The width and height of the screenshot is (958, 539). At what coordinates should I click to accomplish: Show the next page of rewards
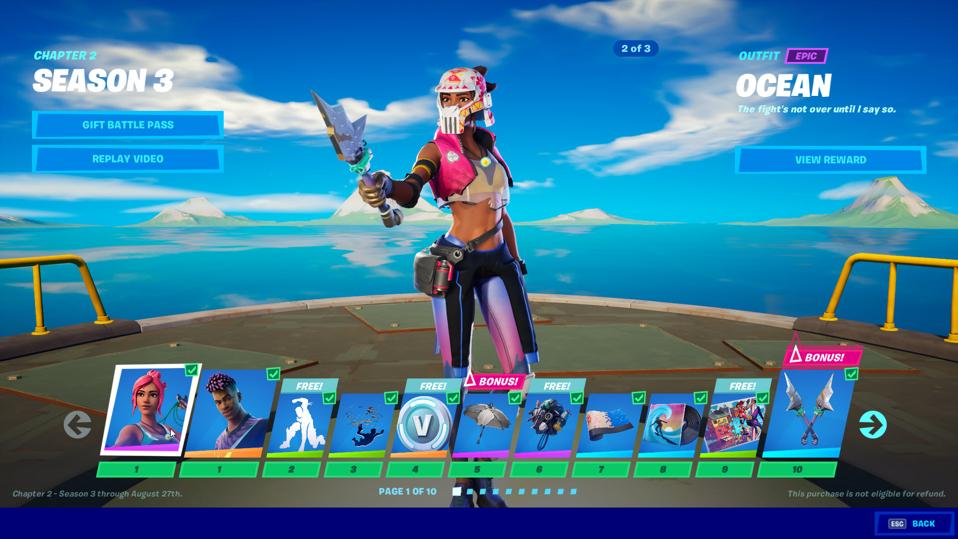872,424
